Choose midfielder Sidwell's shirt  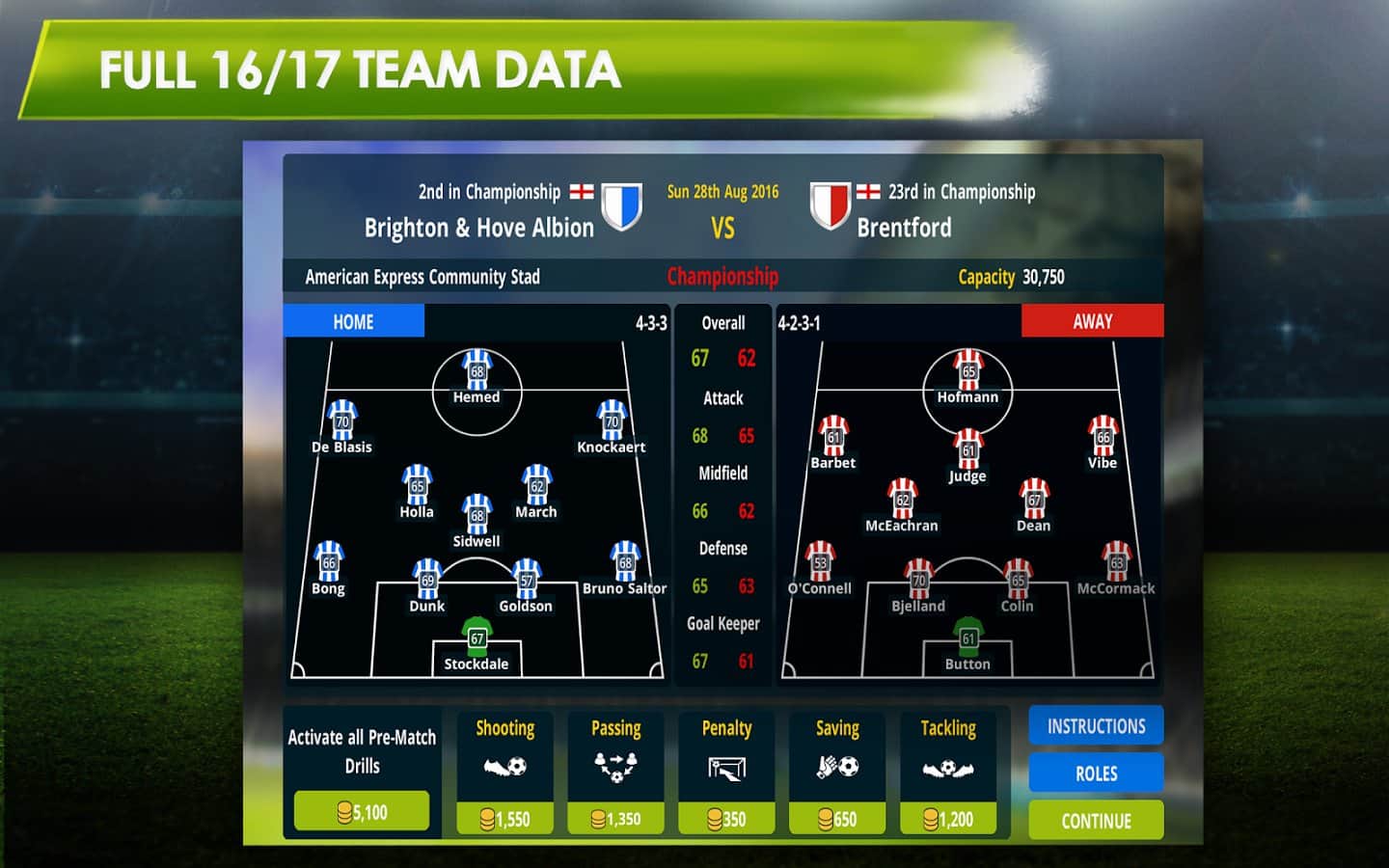477,515
